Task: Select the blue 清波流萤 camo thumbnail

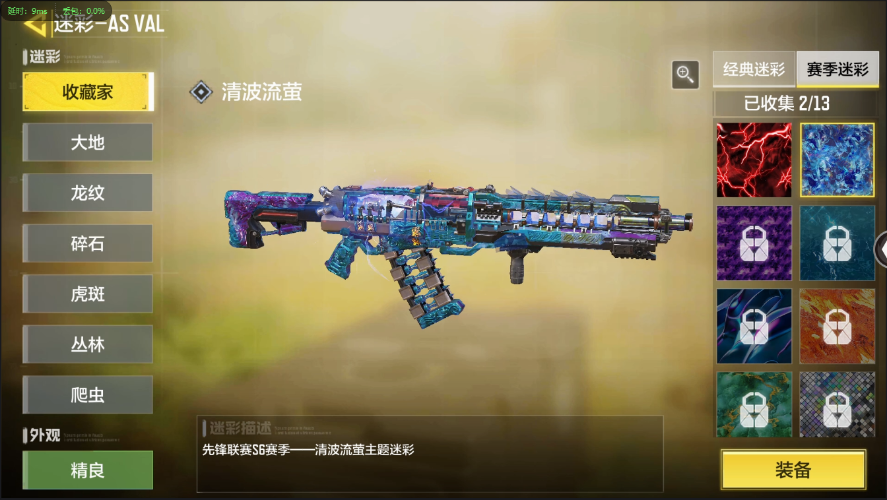Action: pos(837,160)
